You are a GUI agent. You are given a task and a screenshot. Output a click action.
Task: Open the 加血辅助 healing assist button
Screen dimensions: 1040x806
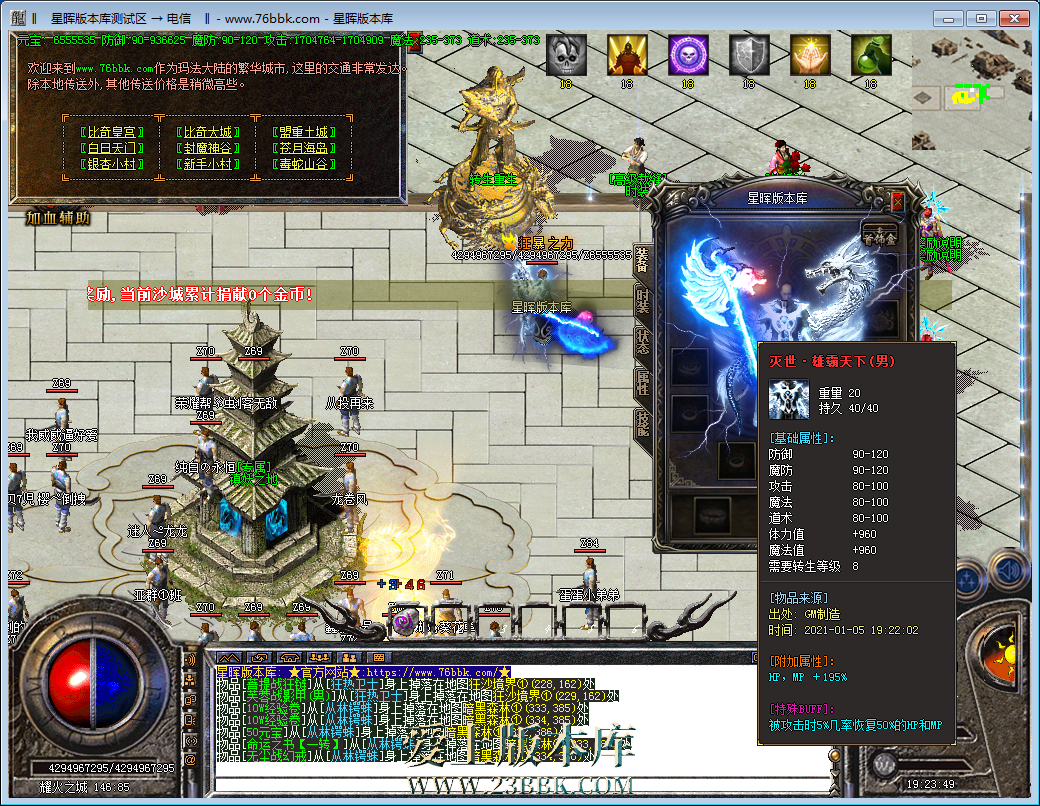pyautogui.click(x=58, y=217)
